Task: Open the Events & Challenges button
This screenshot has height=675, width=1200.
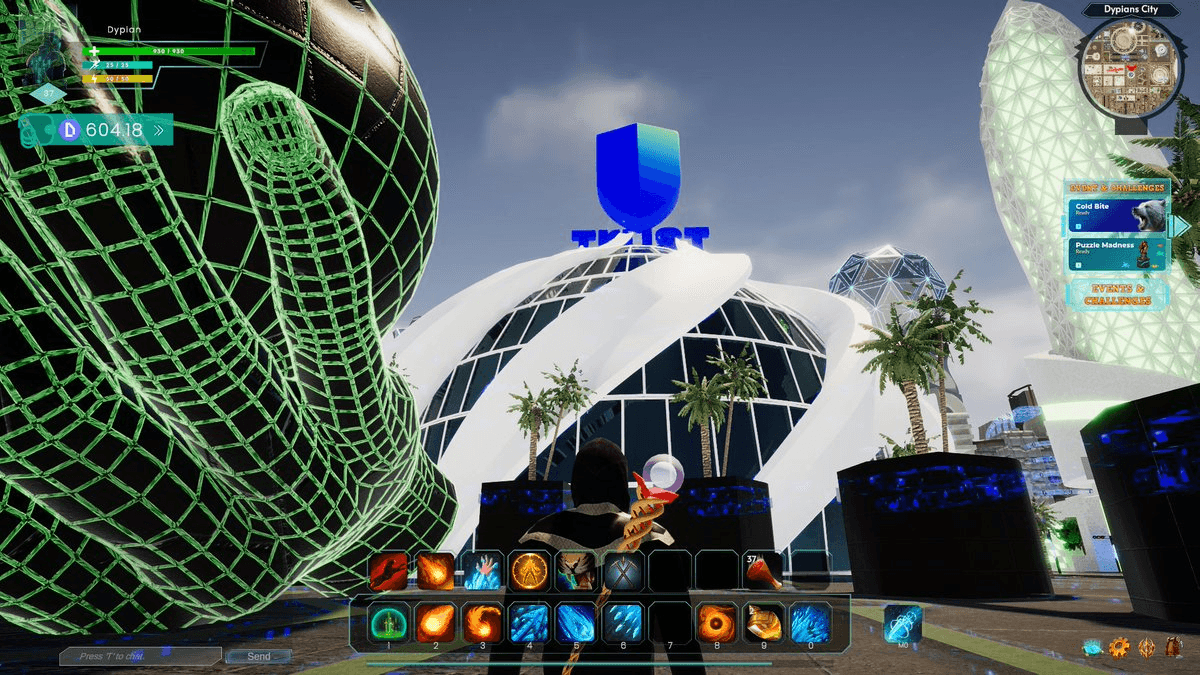Action: [1117, 293]
